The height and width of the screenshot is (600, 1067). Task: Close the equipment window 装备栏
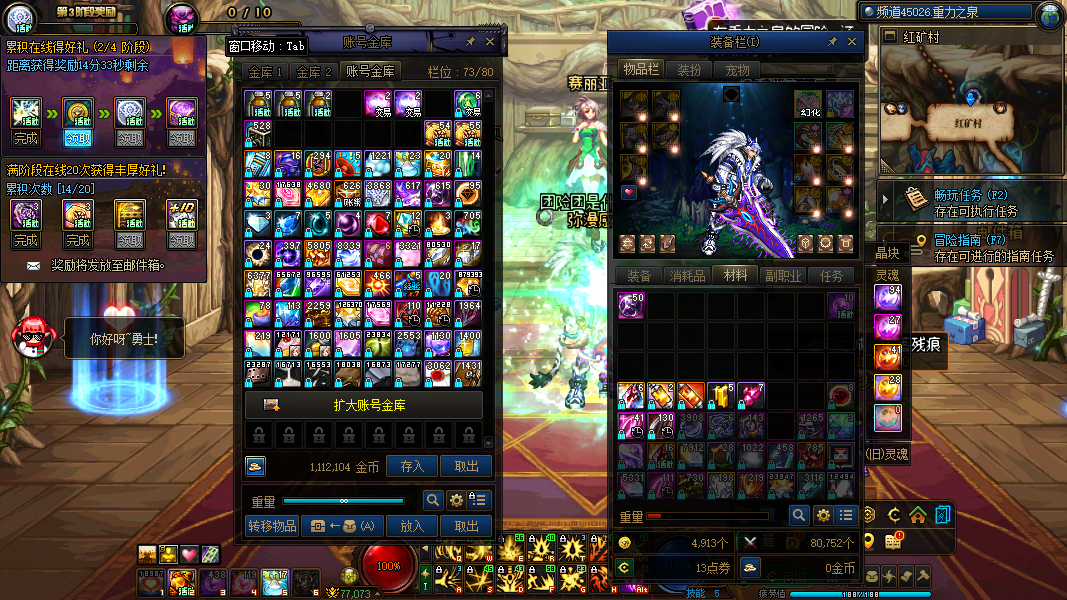point(853,42)
